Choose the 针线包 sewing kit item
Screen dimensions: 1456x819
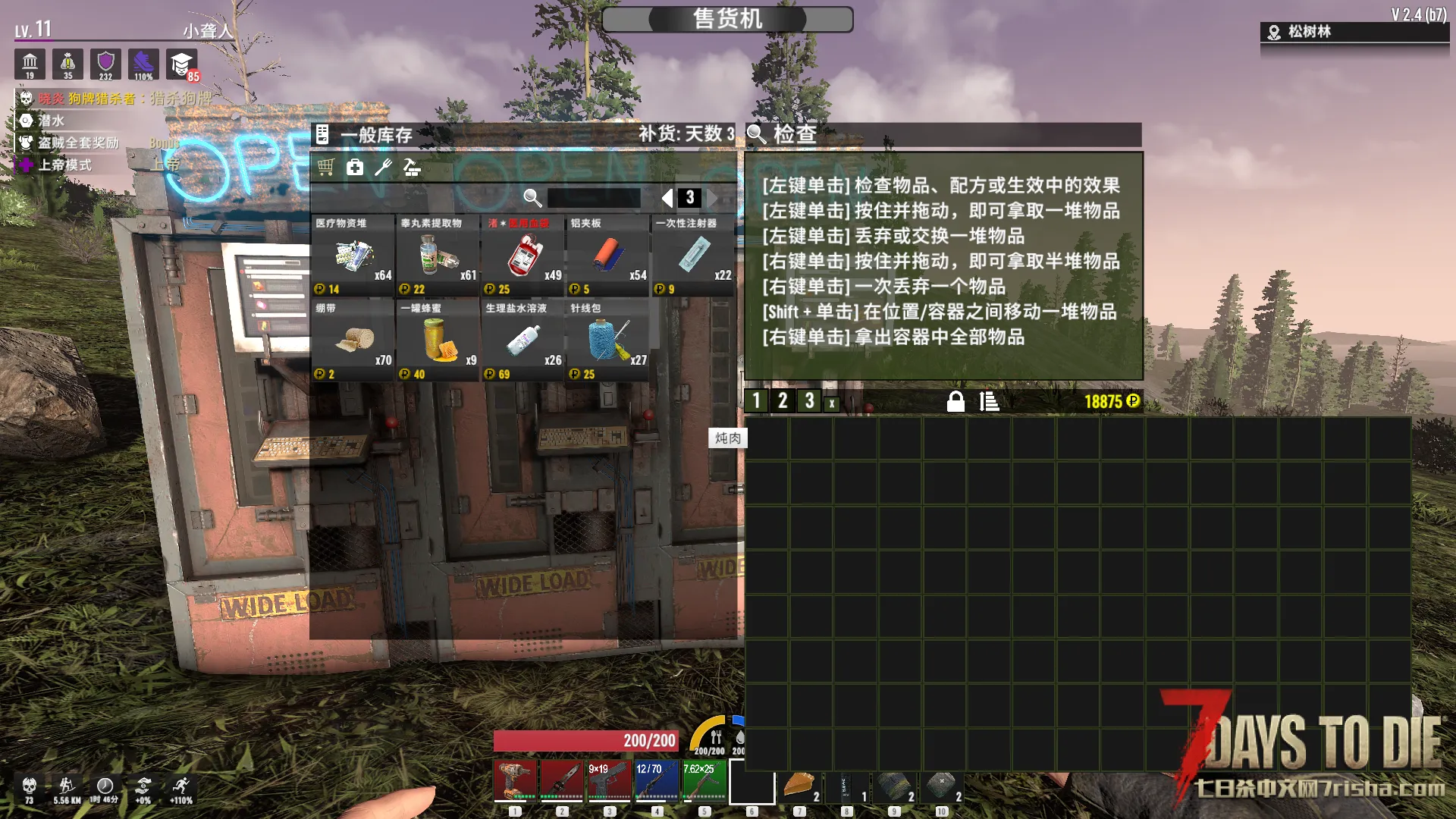[607, 340]
